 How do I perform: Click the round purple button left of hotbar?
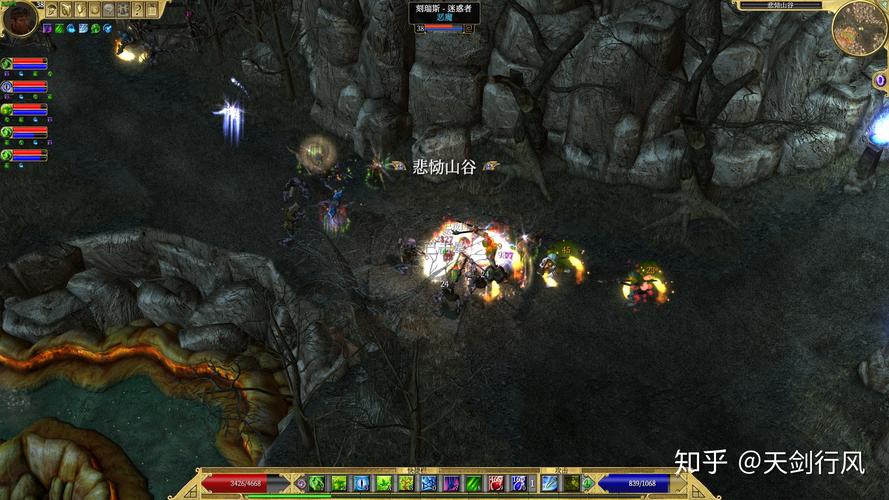click(x=301, y=484)
